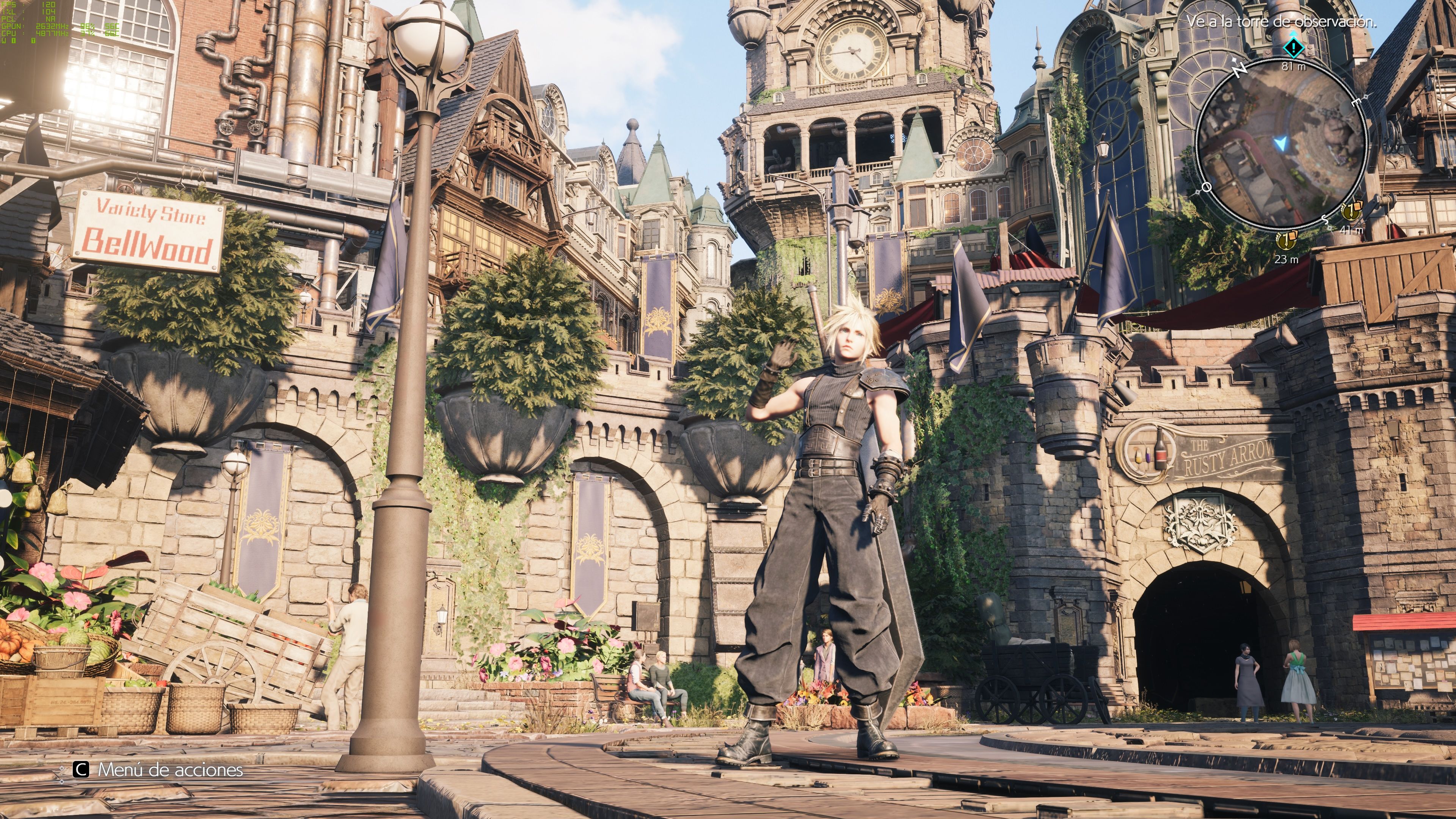Click the blue player arrow on minimap
This screenshot has width=1456, height=819.
coord(1281,144)
